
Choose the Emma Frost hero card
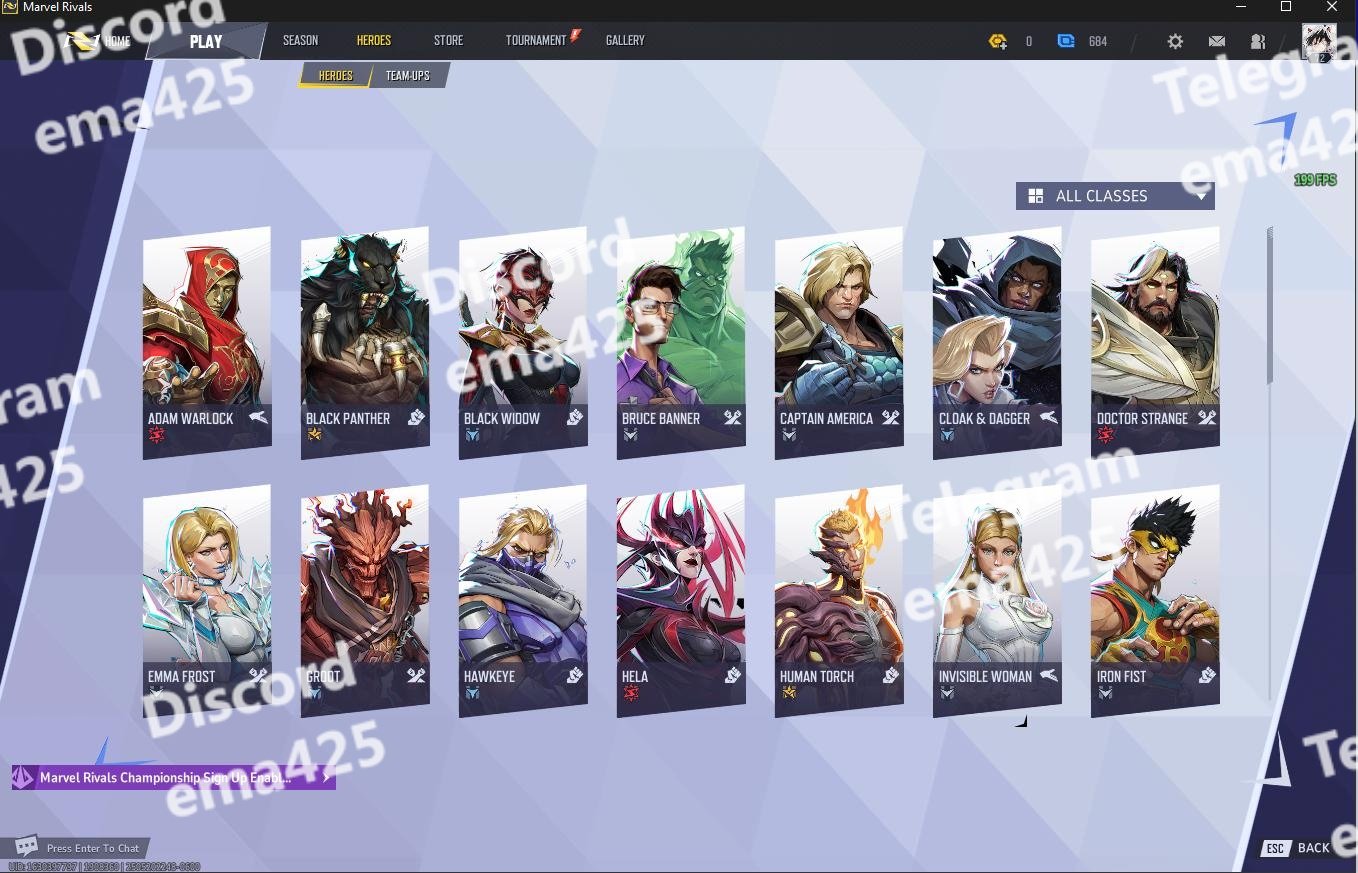(x=206, y=598)
